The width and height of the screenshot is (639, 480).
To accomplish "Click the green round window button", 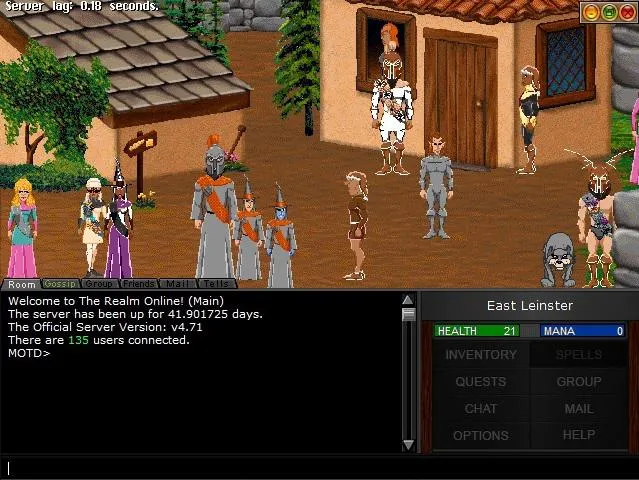I will point(608,12).
